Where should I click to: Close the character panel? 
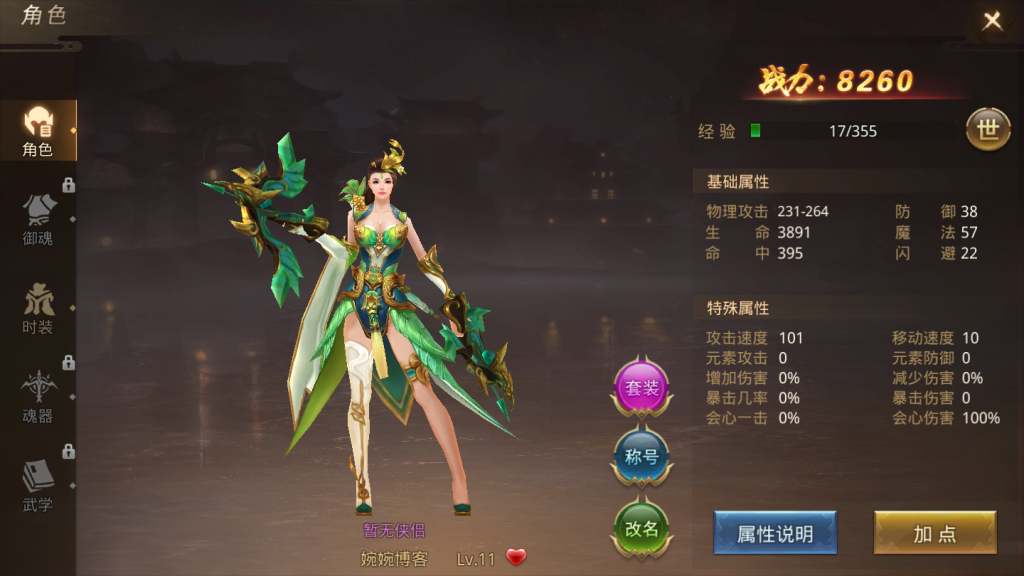coord(992,21)
